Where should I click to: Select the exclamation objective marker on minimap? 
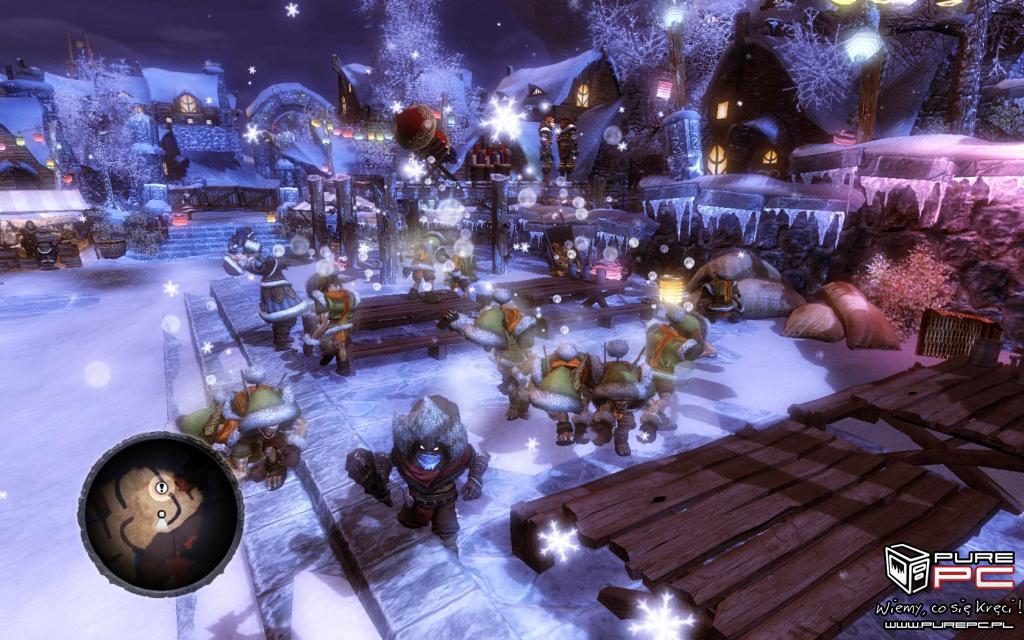[x=161, y=488]
